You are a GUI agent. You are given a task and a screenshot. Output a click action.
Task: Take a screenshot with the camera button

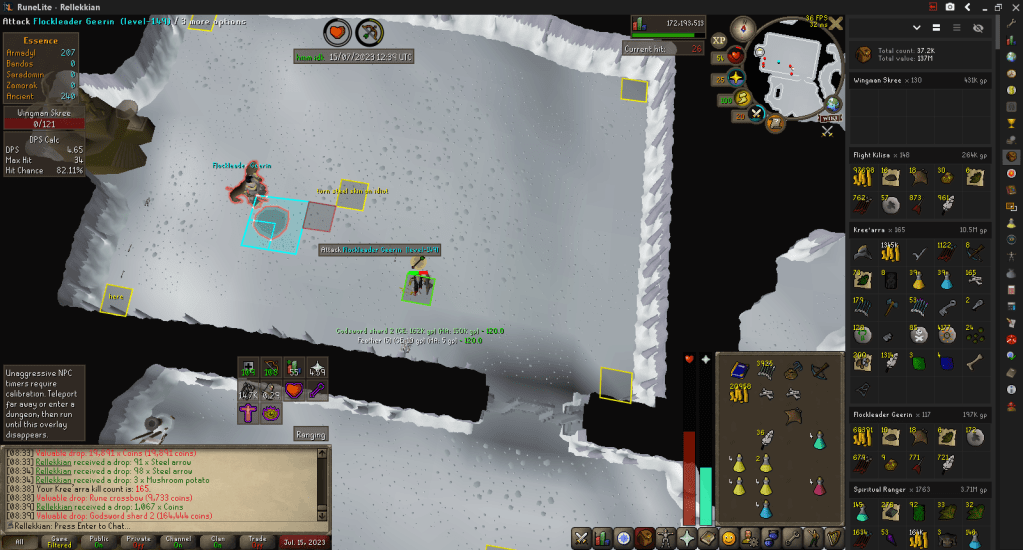(x=949, y=7)
